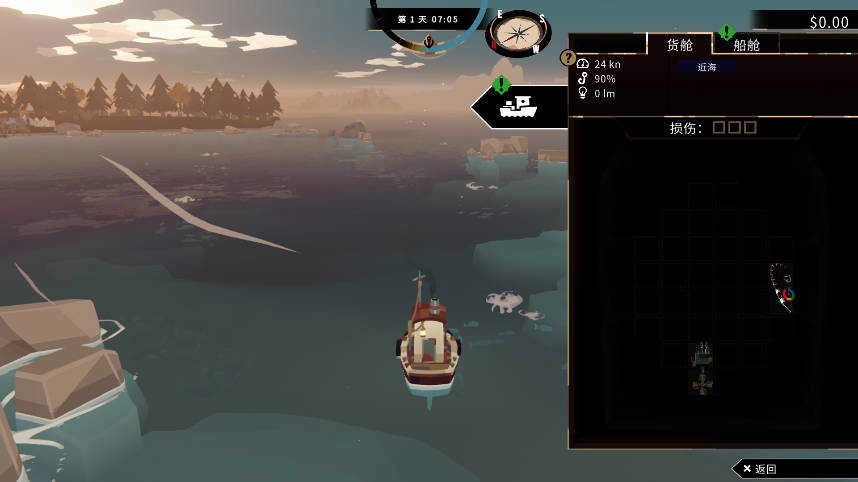Click the compass on the HUD
858x482 pixels.
(x=517, y=33)
